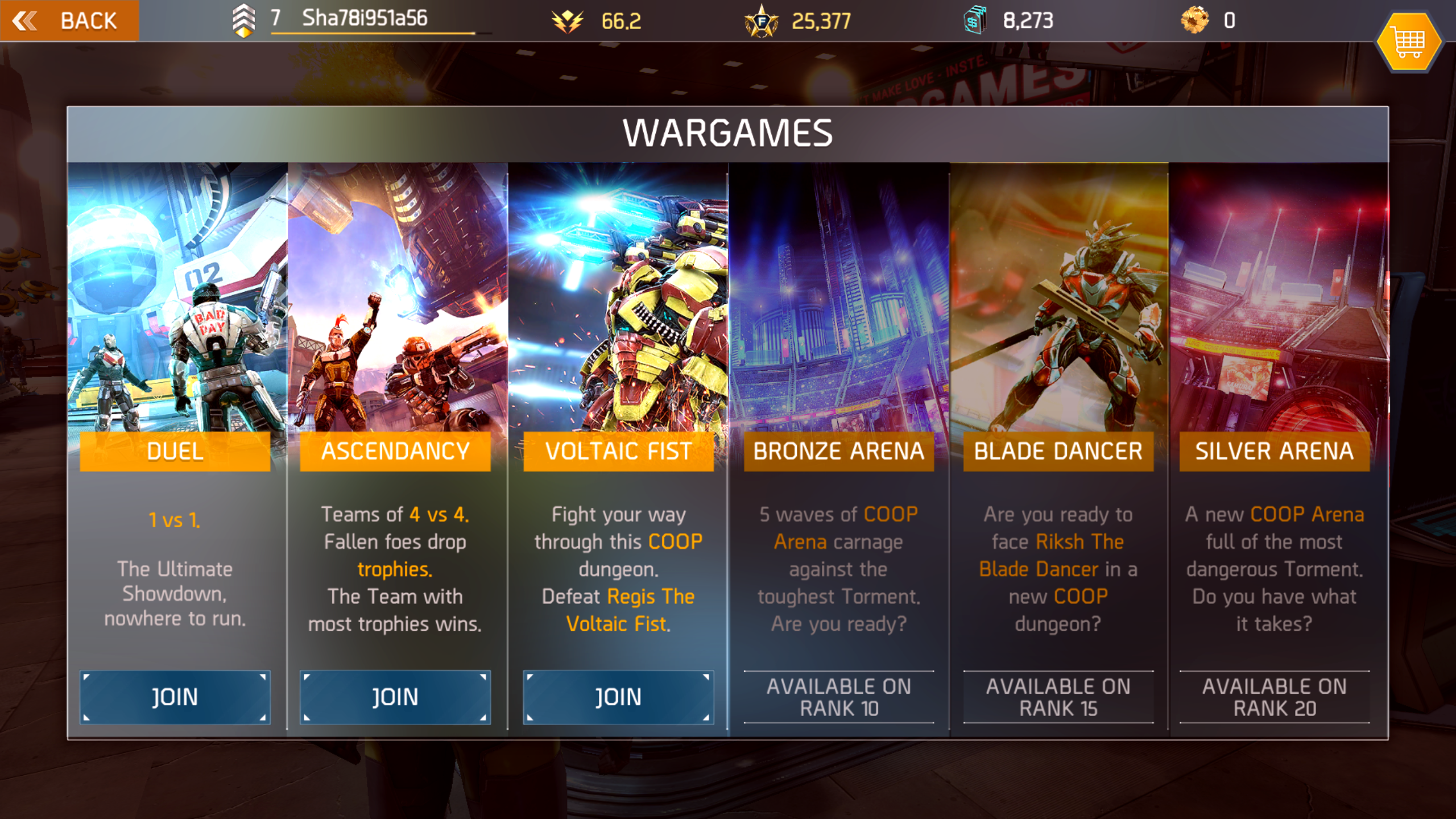Click the F-star emblem next to 25,377

[x=762, y=22]
